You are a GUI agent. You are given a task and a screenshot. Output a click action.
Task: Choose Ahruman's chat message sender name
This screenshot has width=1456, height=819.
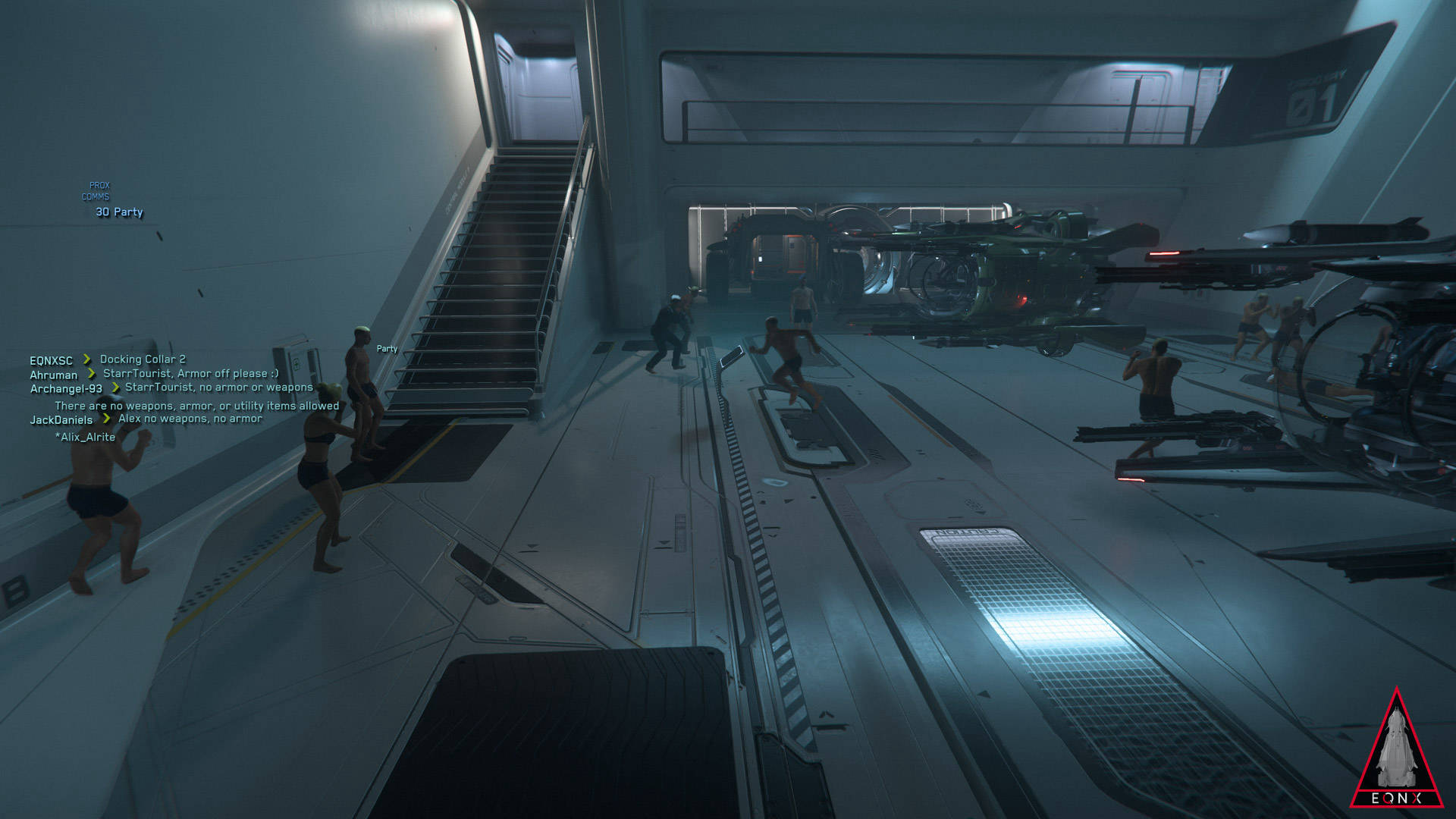(x=53, y=375)
